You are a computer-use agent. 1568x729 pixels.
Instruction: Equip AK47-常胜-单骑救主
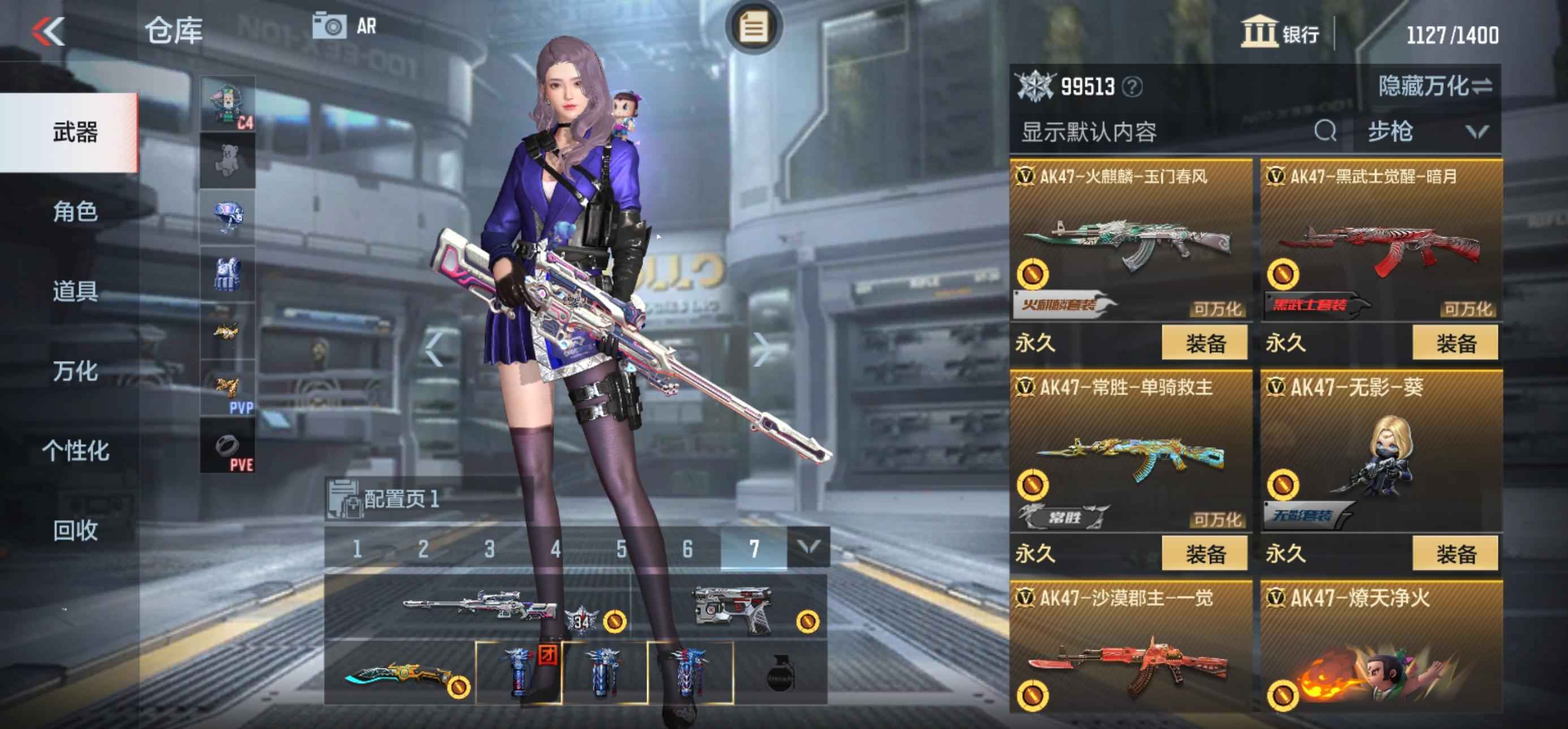coord(1204,554)
